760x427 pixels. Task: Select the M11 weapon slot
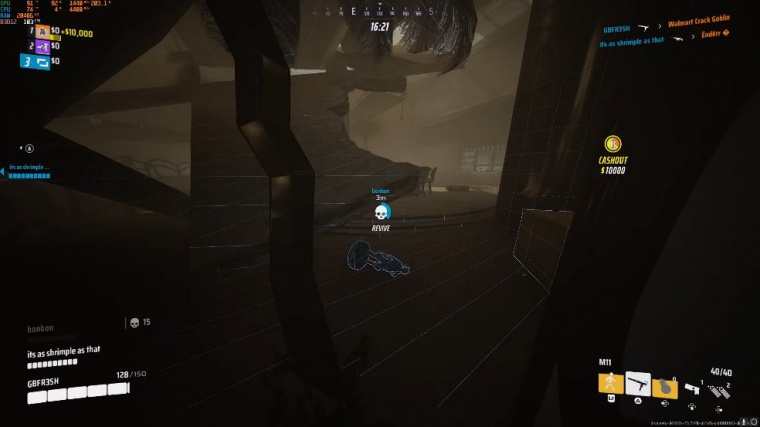[638, 384]
